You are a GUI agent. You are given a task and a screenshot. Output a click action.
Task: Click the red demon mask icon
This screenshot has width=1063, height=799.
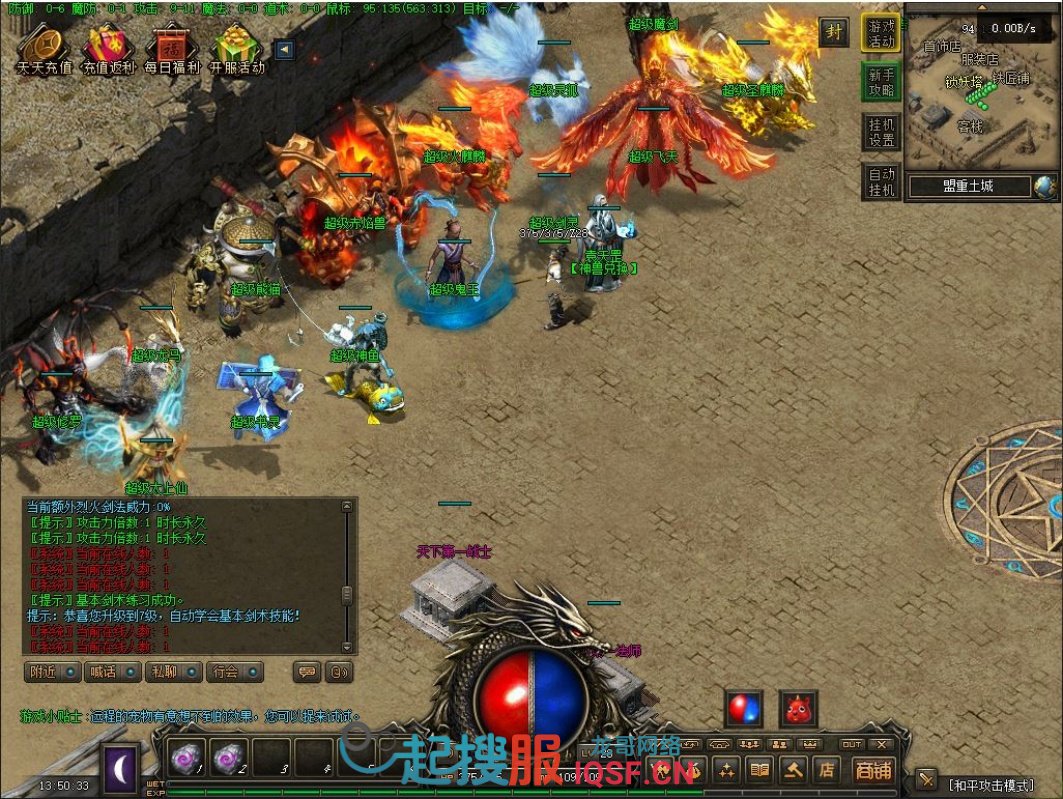pos(799,708)
